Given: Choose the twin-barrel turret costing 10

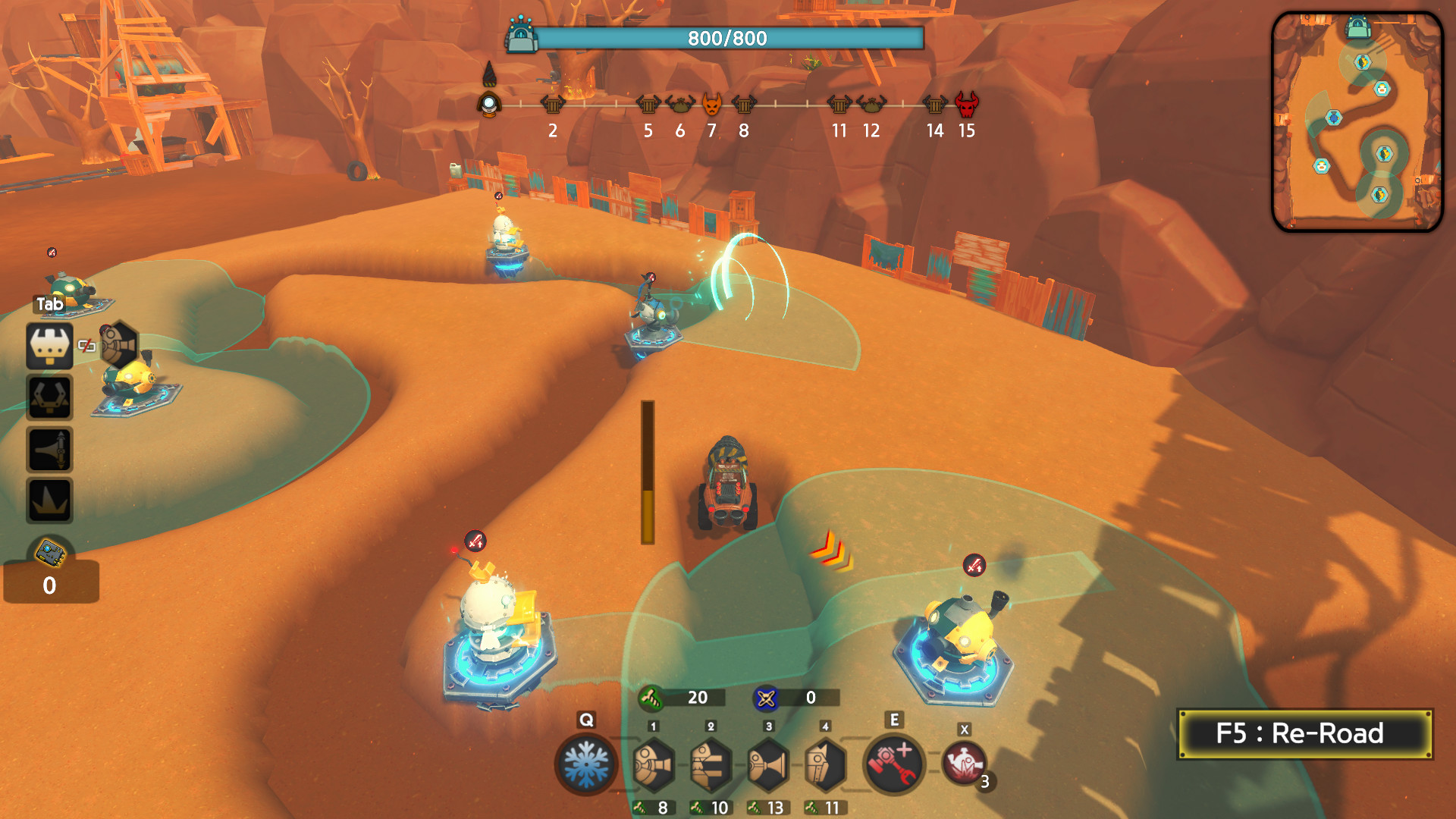Looking at the screenshot, I should pyautogui.click(x=711, y=764).
